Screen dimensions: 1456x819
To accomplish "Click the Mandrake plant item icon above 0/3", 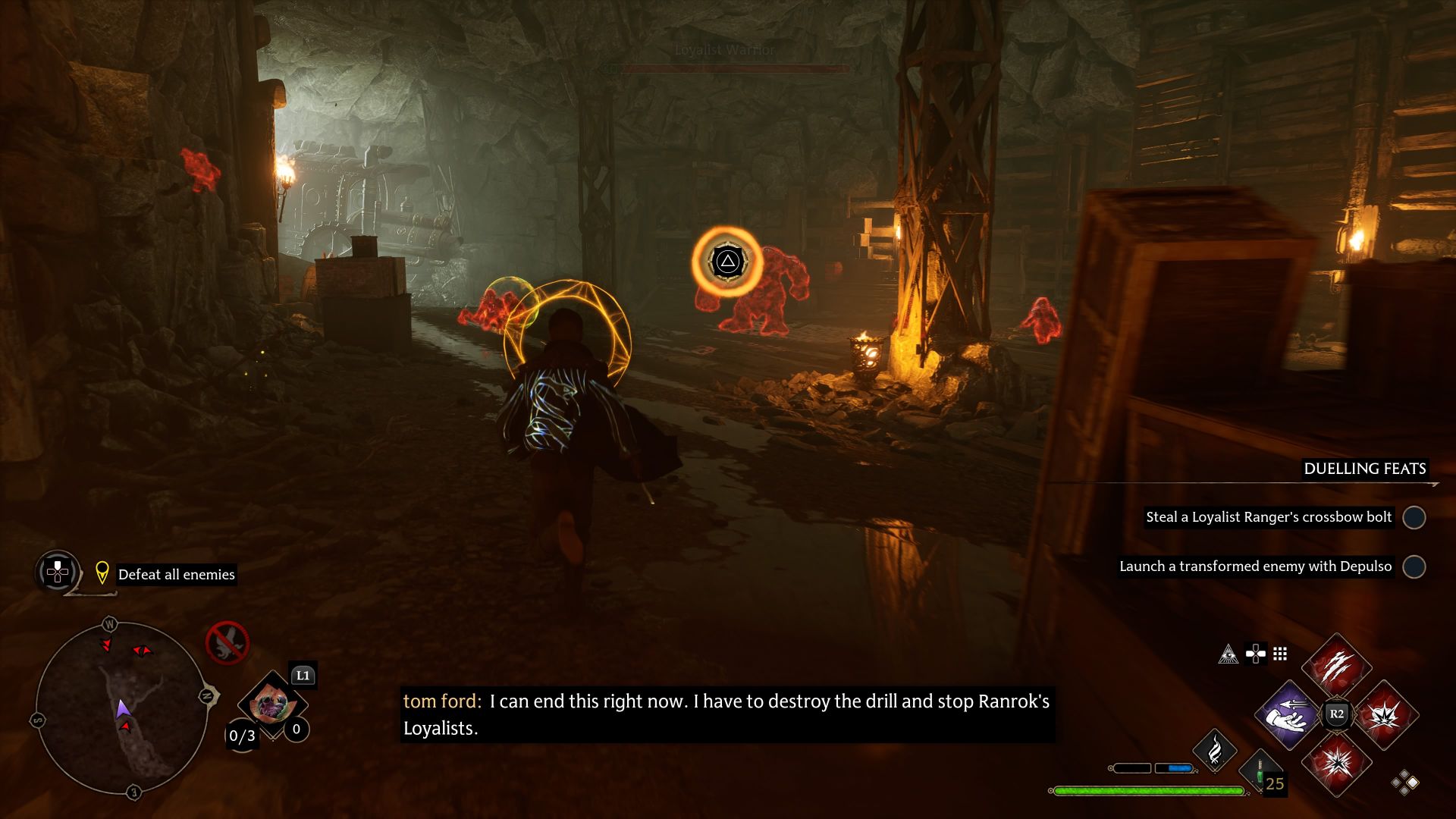I will (x=272, y=704).
